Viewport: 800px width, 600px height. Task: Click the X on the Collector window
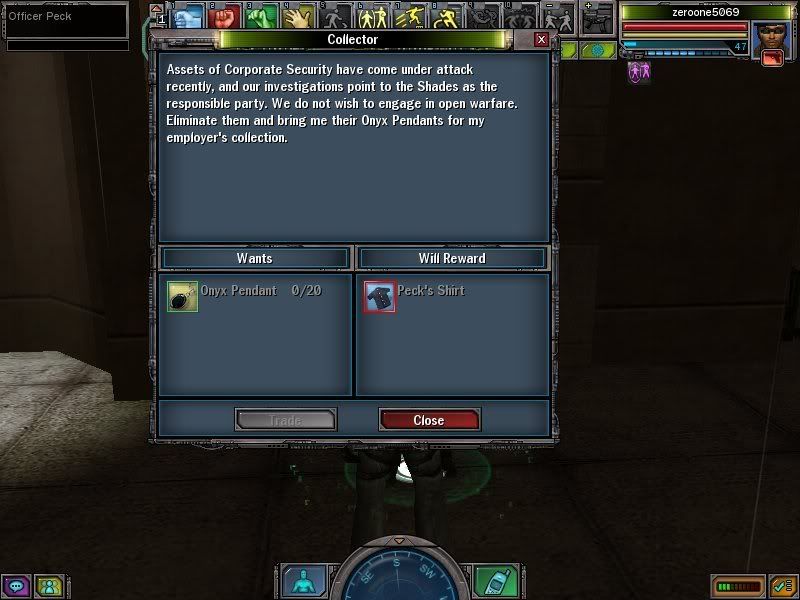541,40
